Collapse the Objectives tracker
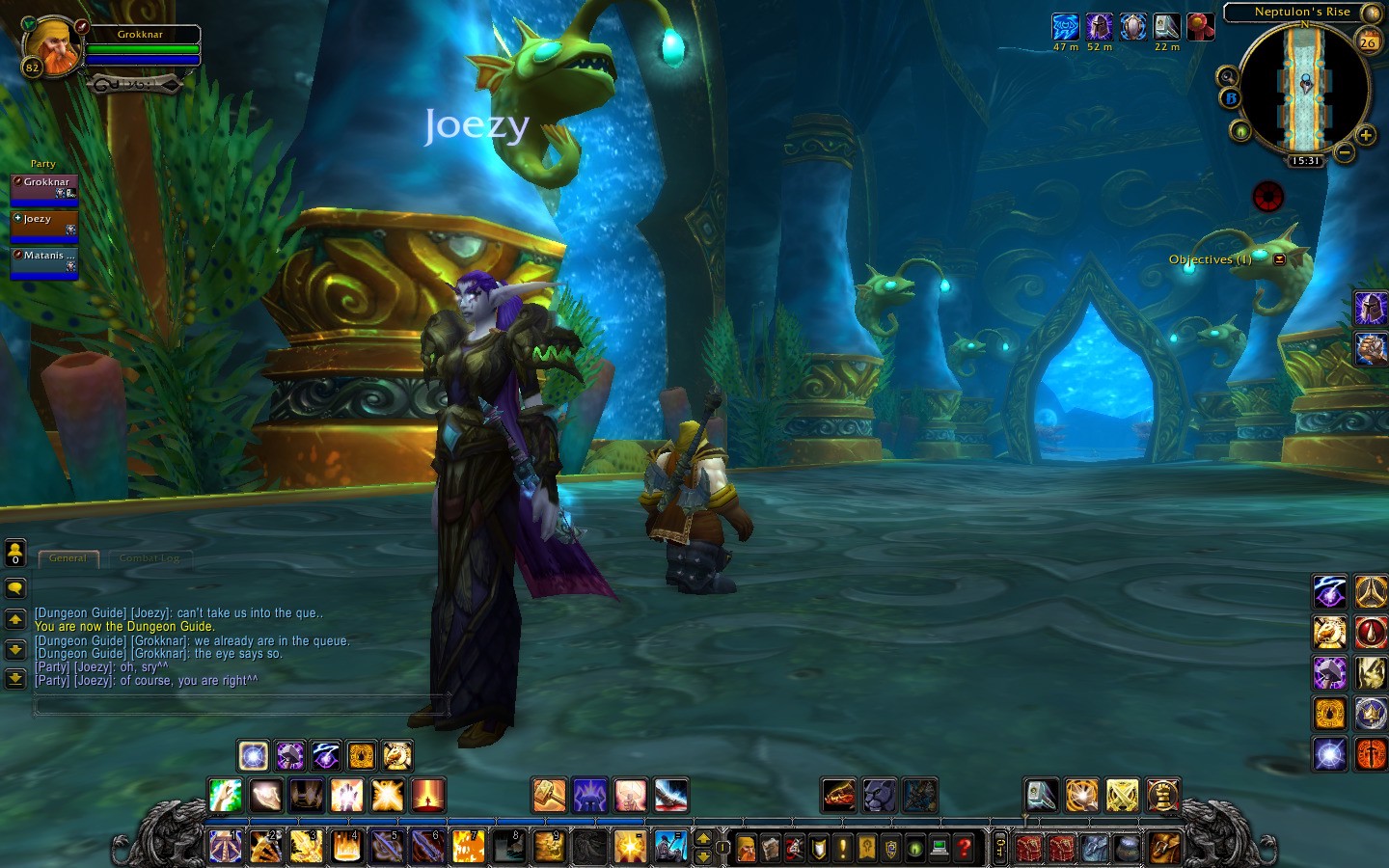The height and width of the screenshot is (868, 1389). pos(1280,259)
